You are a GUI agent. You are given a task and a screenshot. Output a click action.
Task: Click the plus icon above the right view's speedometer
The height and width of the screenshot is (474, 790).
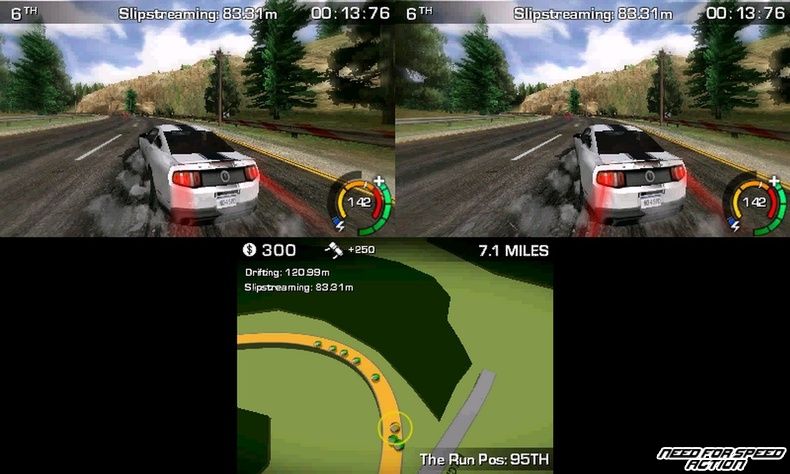tap(774, 181)
